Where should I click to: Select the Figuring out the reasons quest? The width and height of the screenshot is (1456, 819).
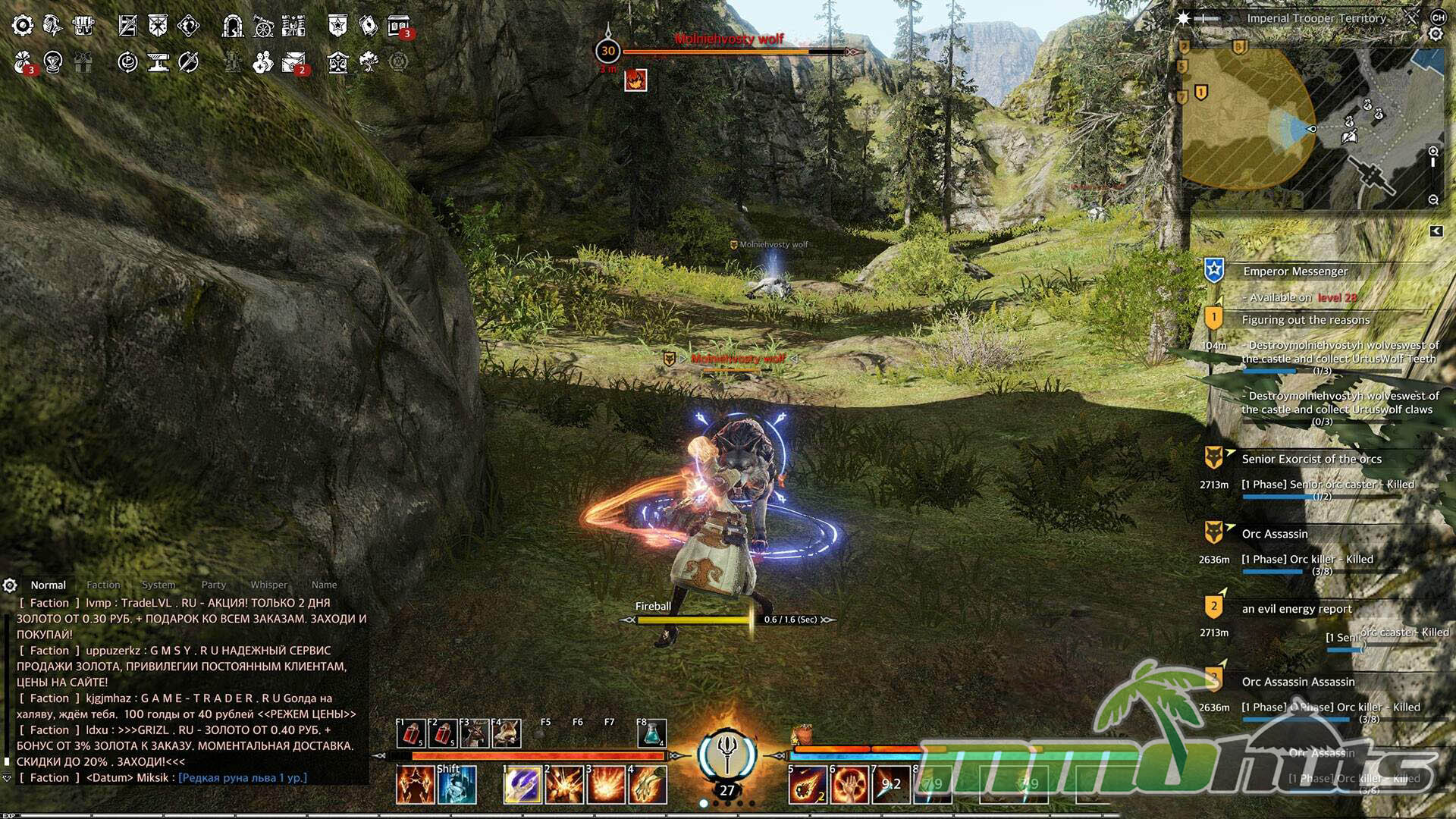coord(1305,320)
